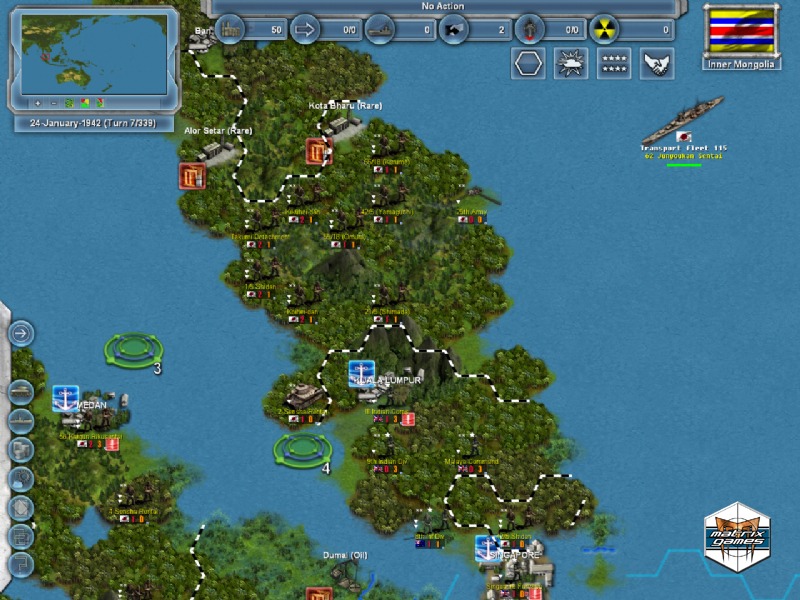Open the eight-star ranks panel
Image resolution: width=800 pixels, height=600 pixels.
tap(614, 63)
